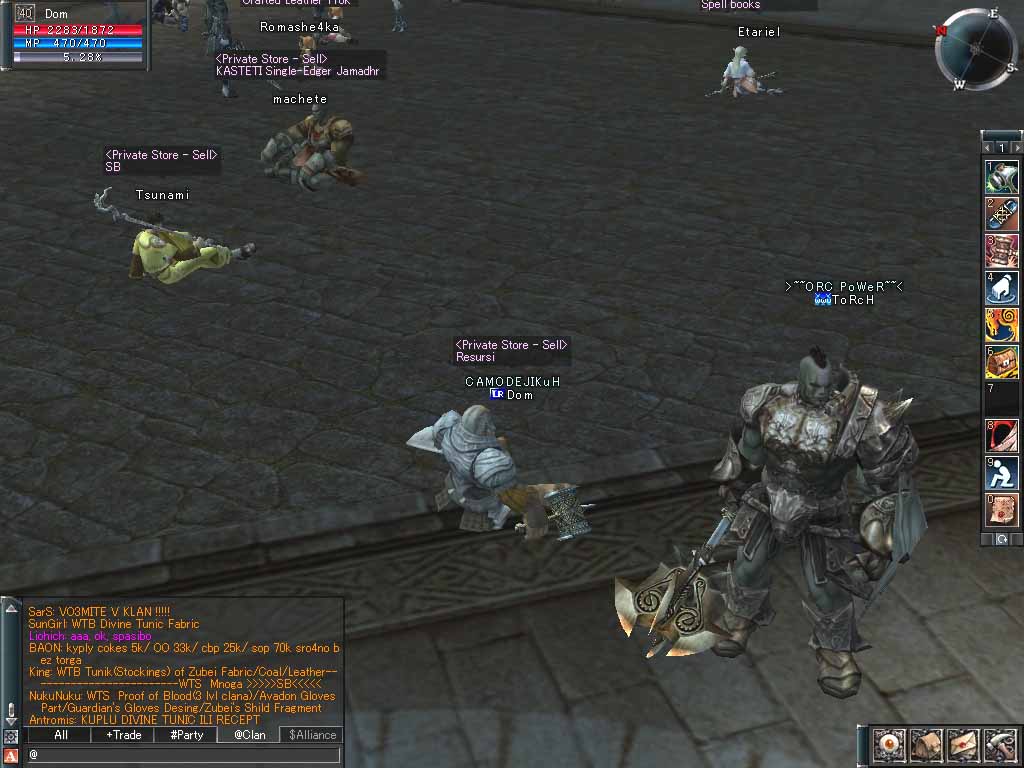Show the @Clan chat tab
The height and width of the screenshot is (768, 1024).
click(x=249, y=735)
